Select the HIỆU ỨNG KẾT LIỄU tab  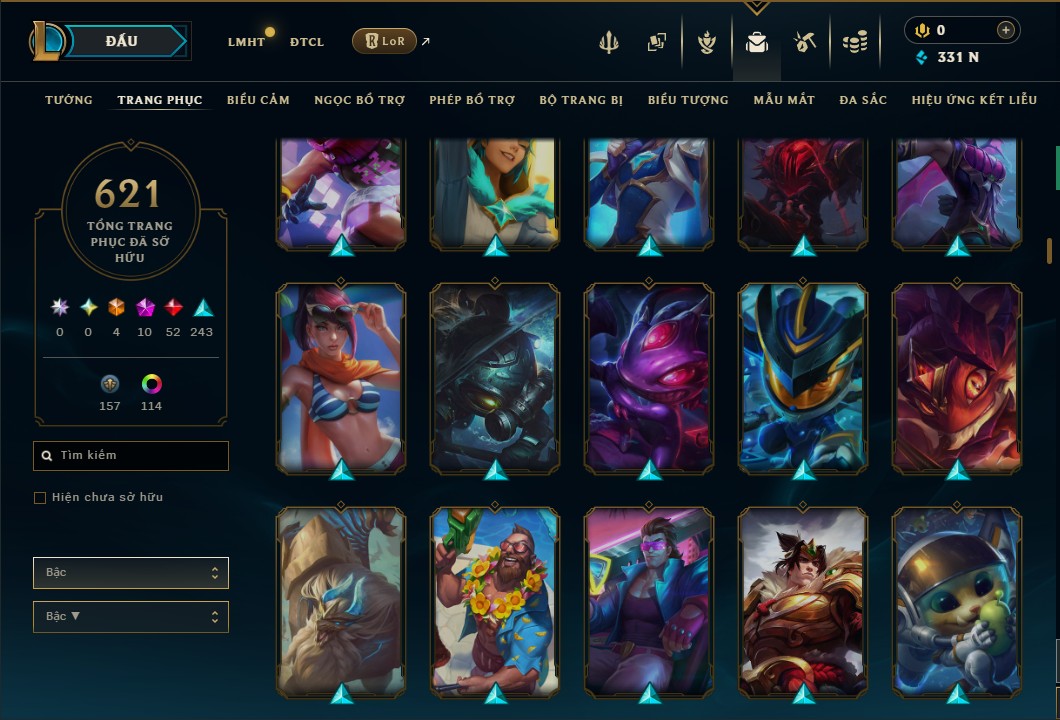pos(975,100)
